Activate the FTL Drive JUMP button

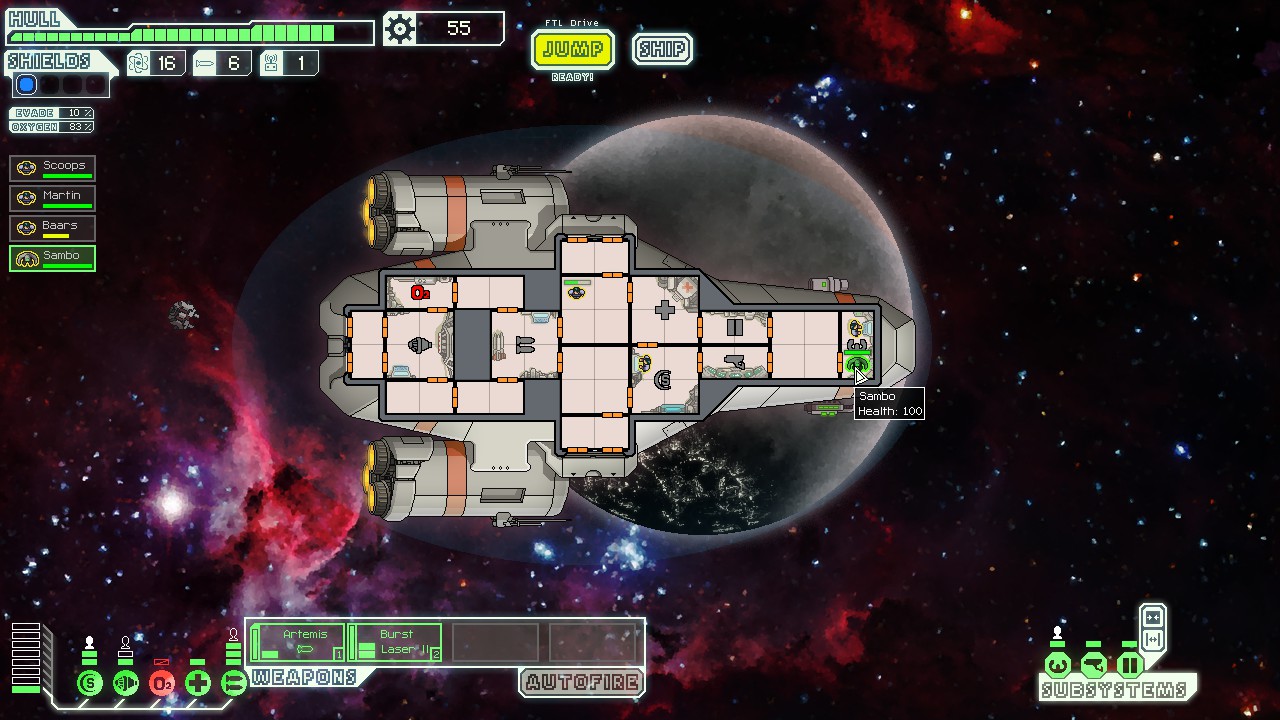point(572,49)
